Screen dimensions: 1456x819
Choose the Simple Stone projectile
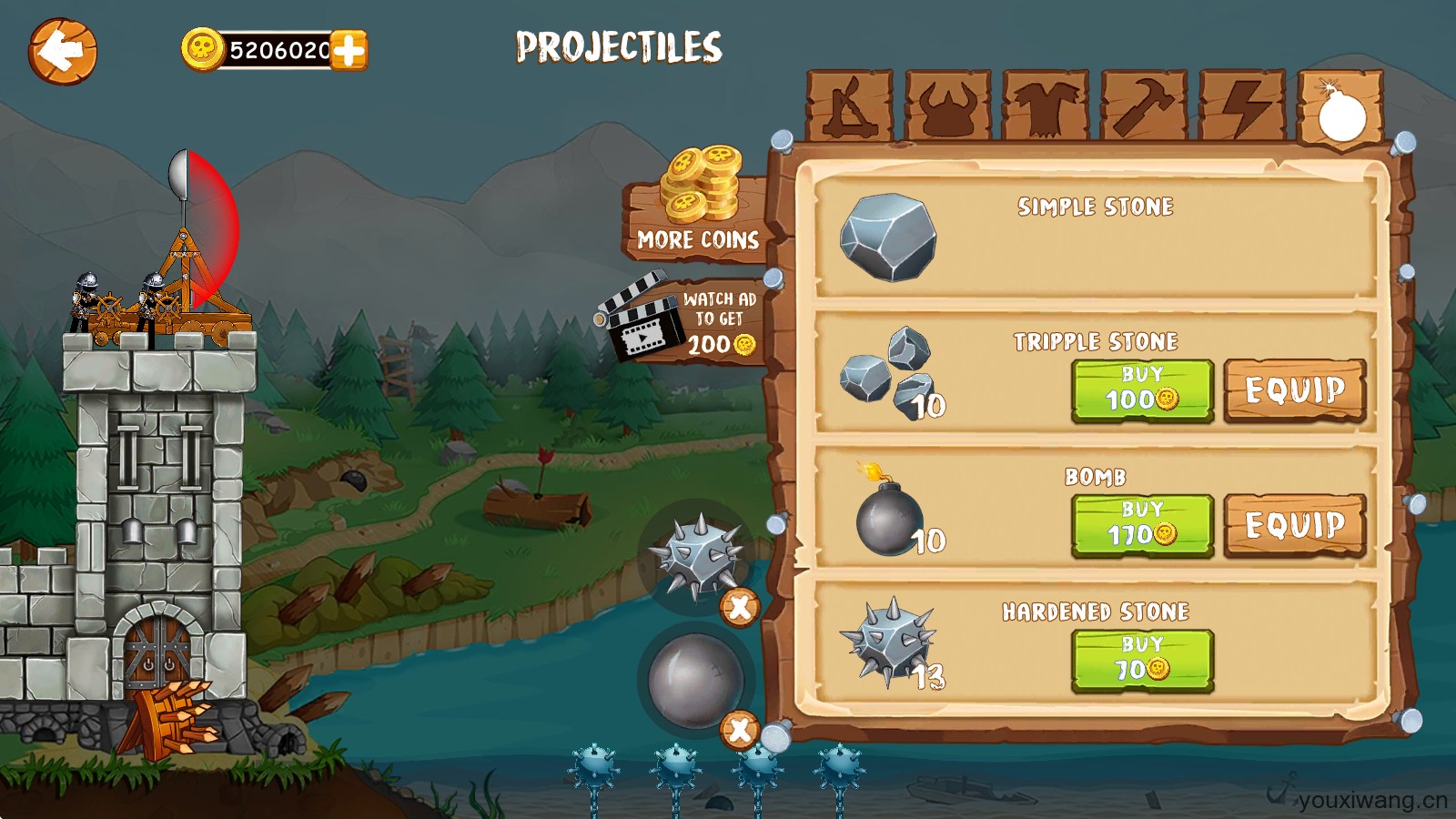[1095, 238]
